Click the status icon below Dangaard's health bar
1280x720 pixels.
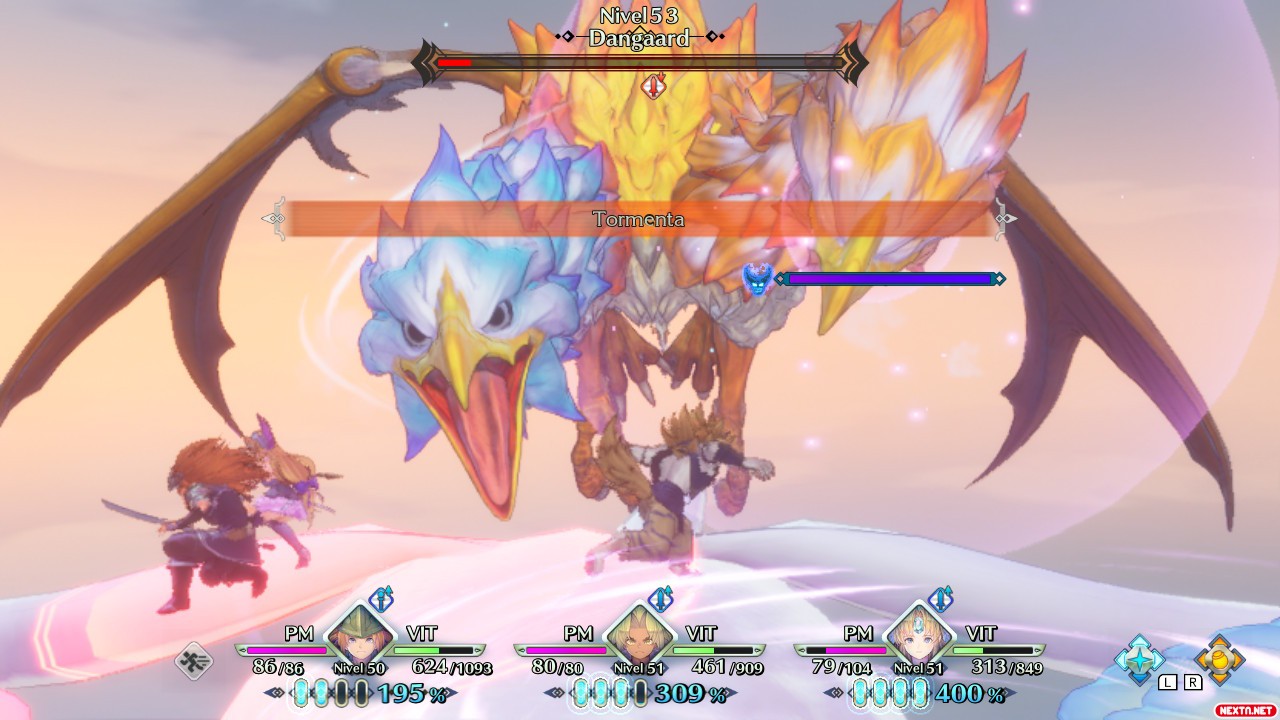click(653, 87)
